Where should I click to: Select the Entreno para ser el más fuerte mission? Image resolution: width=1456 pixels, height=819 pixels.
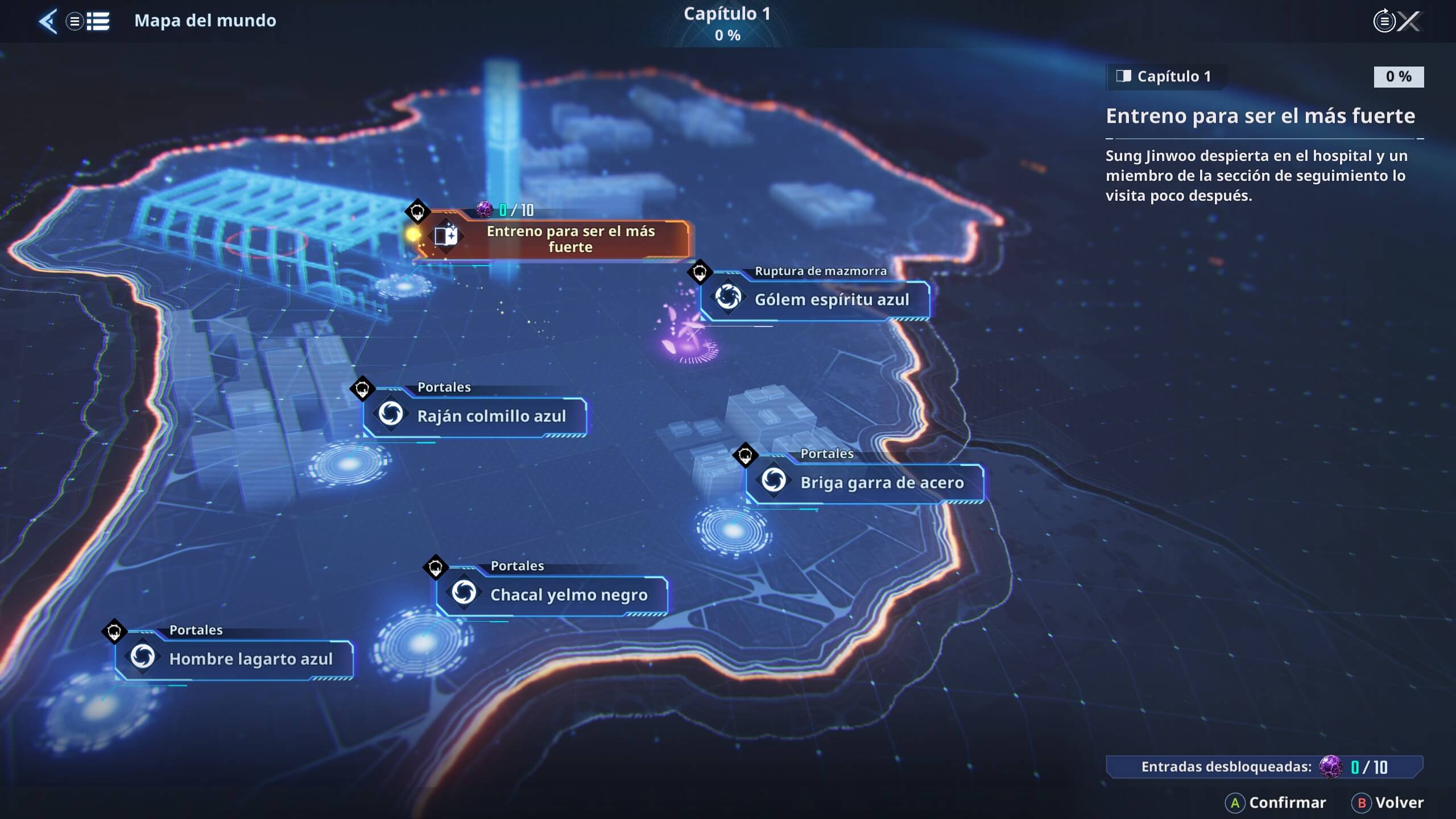[x=569, y=239]
